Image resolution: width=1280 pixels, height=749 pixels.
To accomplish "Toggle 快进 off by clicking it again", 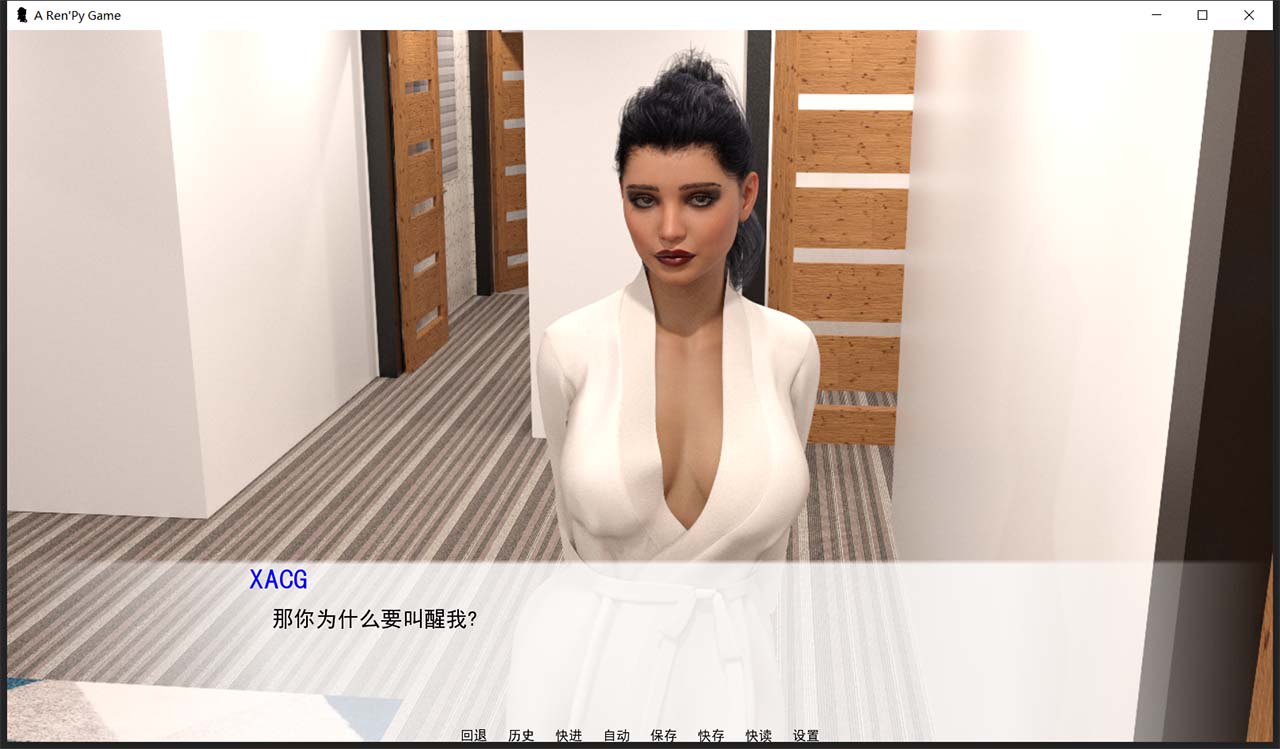I will point(569,735).
